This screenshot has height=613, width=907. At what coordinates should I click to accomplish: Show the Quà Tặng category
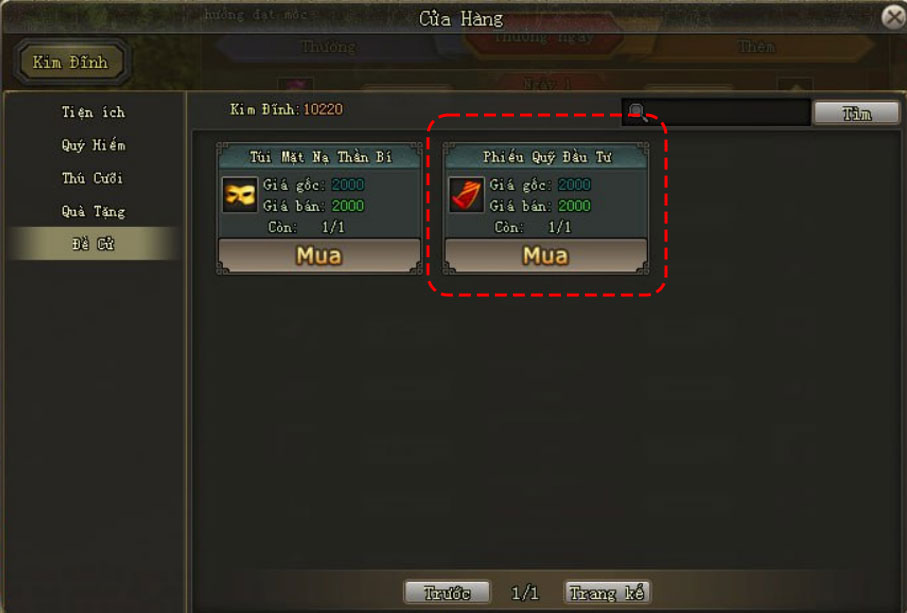coord(93,211)
